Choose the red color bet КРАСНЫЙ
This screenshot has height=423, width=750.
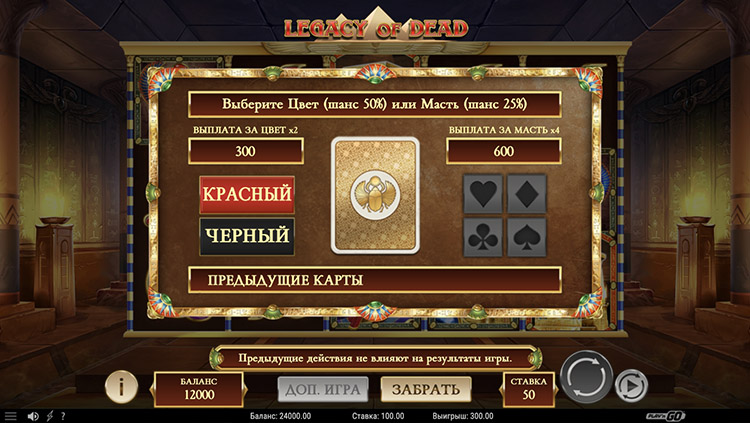246,192
